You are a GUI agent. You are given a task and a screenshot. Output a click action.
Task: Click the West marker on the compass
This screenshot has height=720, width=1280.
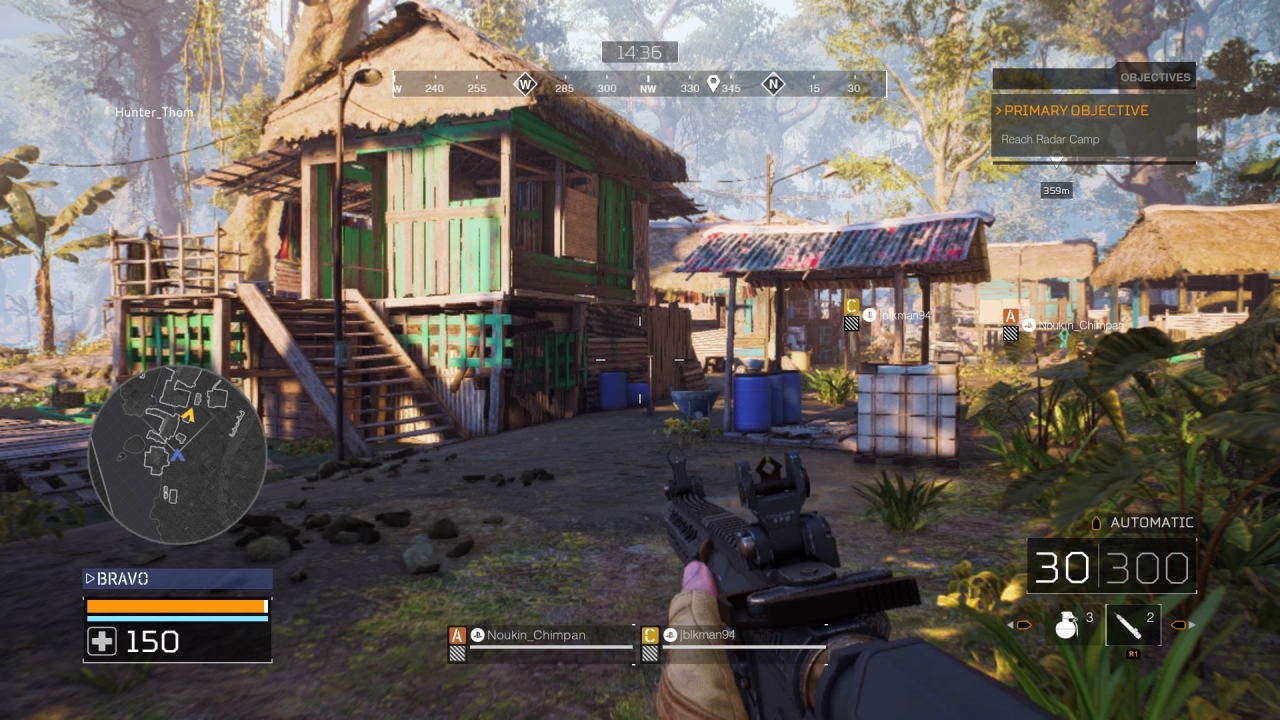click(525, 84)
